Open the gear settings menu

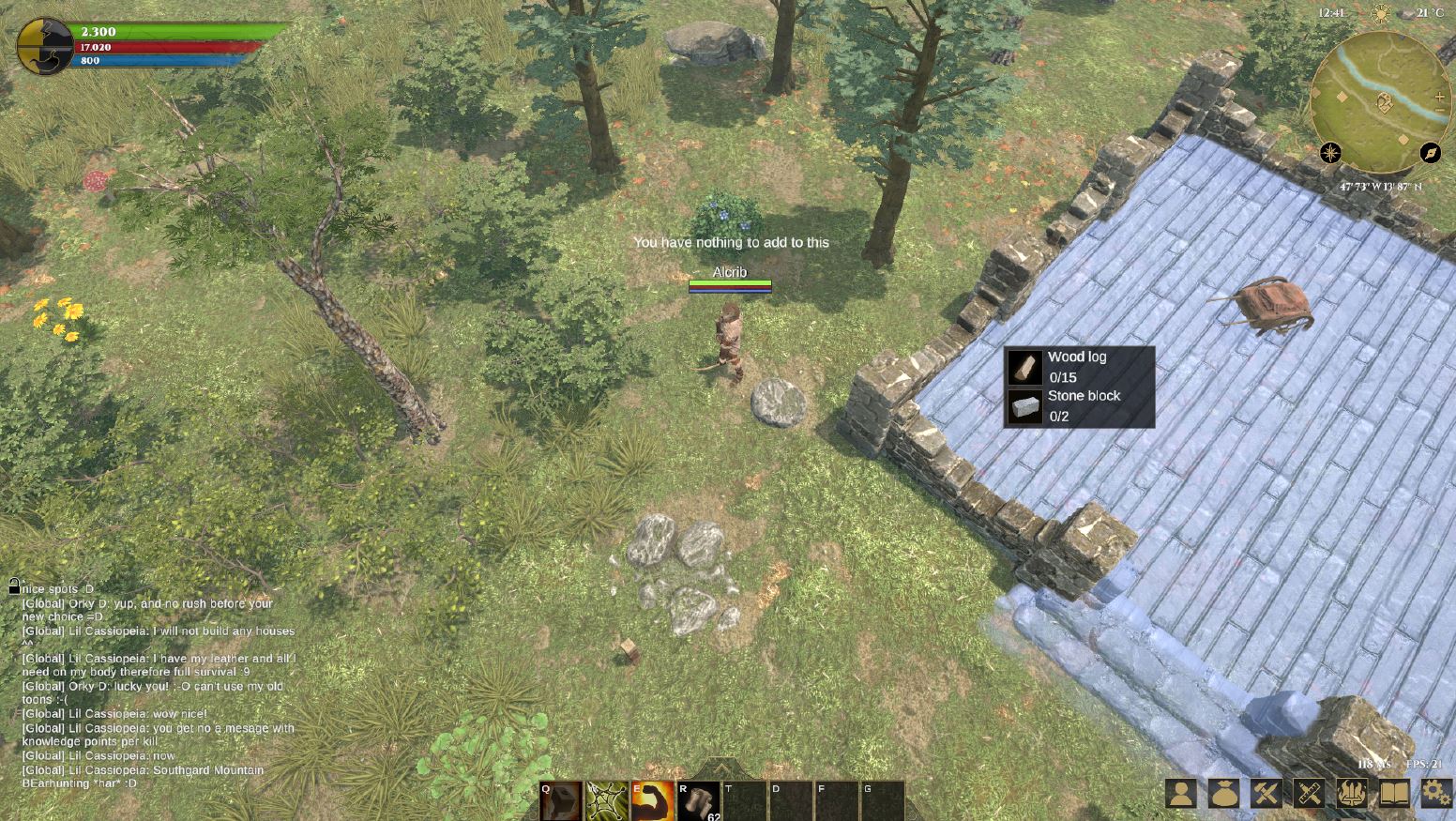click(x=1436, y=794)
